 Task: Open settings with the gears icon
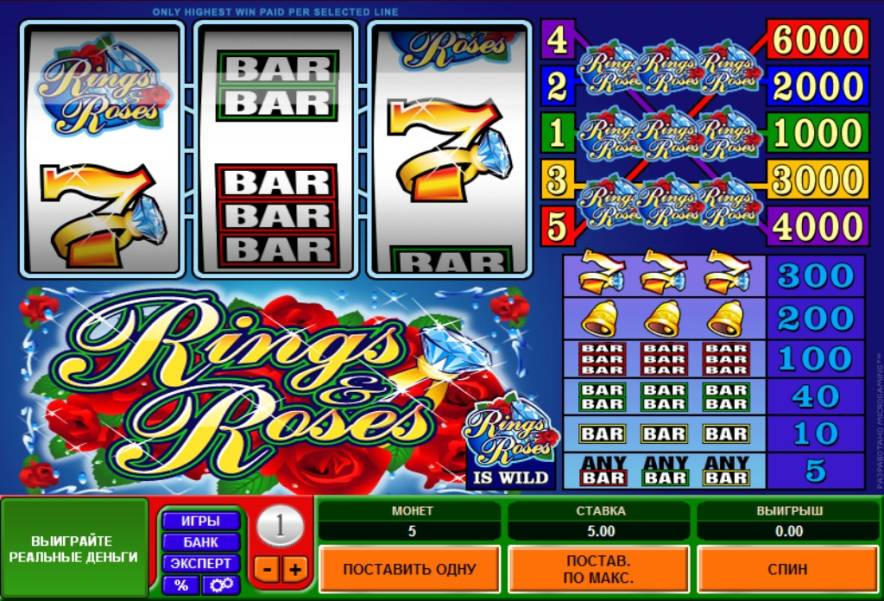[221, 585]
